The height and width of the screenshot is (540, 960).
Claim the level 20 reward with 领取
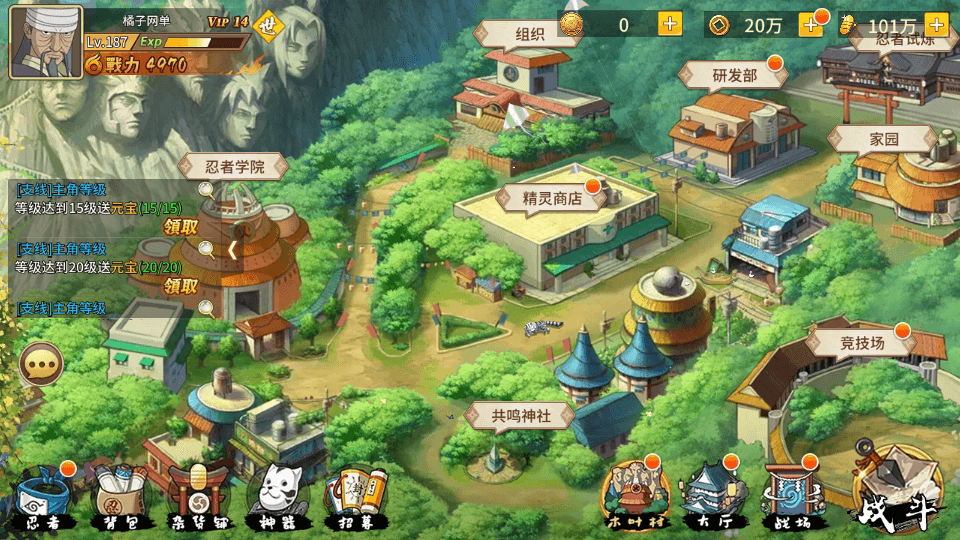(x=180, y=286)
